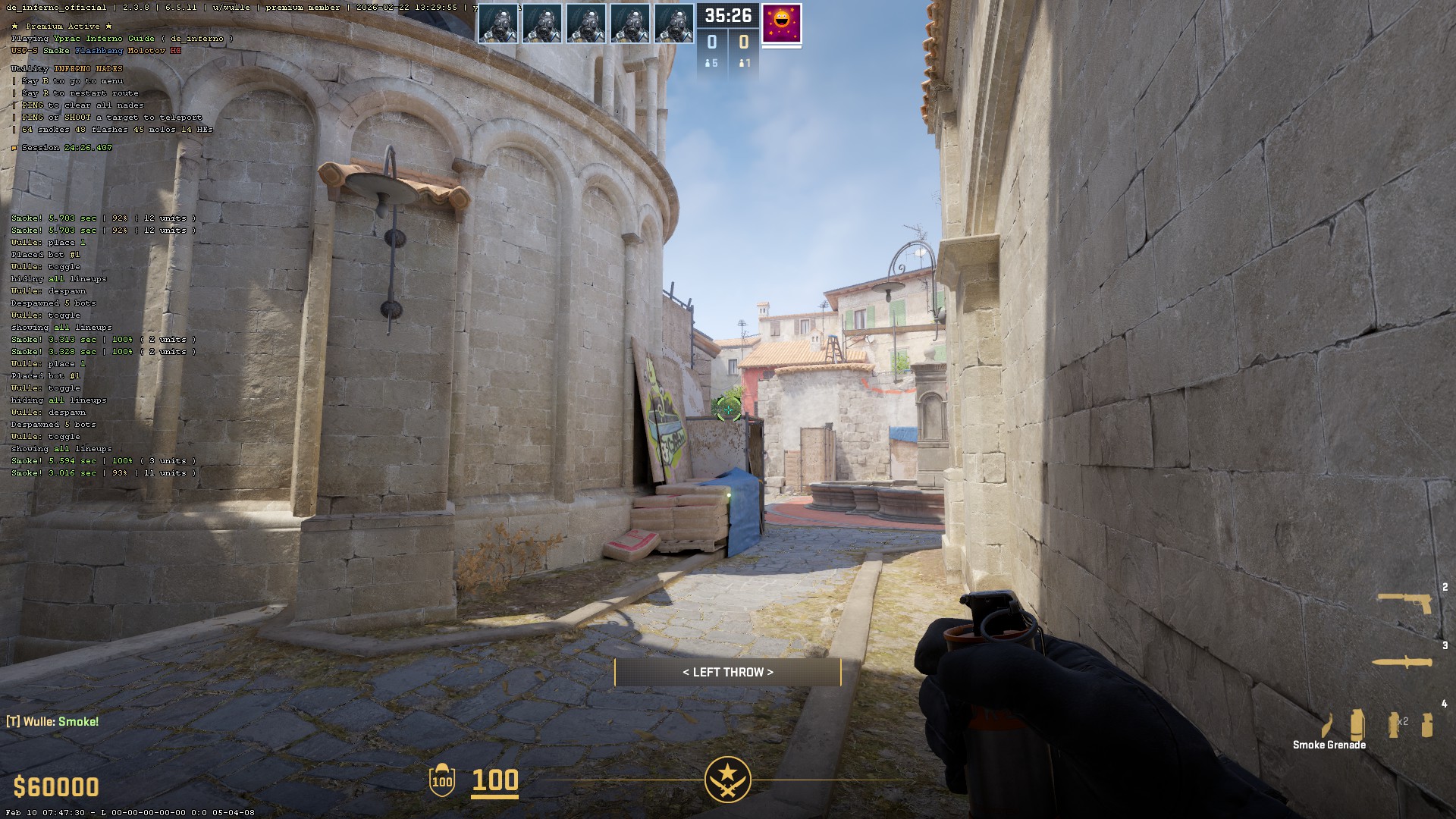The width and height of the screenshot is (1456, 819).
Task: Click the armor shield icon showing 100
Action: [442, 780]
